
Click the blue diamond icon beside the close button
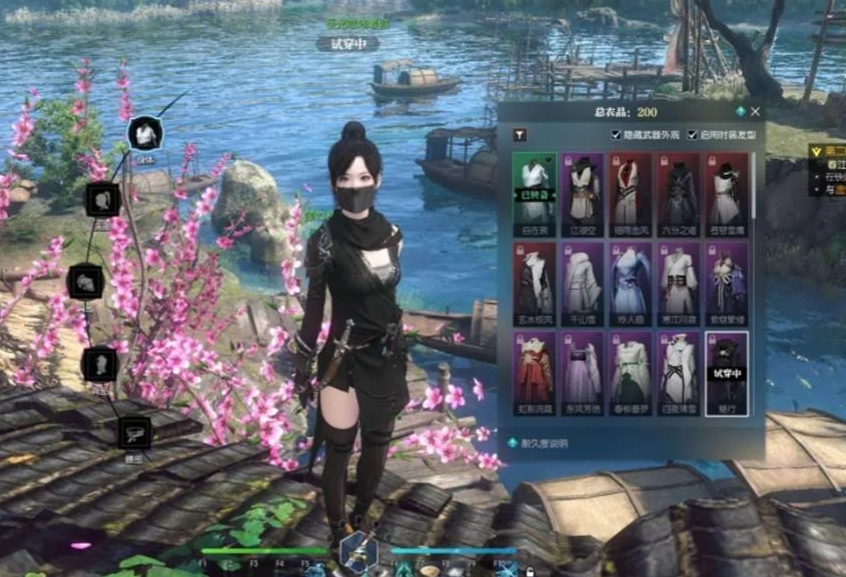740,112
